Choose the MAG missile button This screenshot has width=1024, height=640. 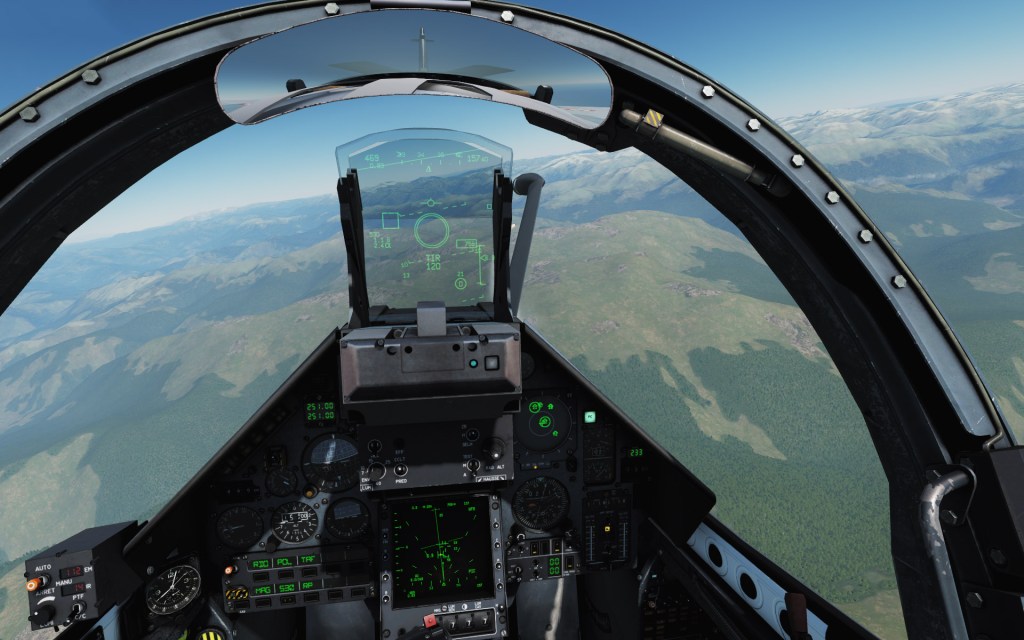262,590
